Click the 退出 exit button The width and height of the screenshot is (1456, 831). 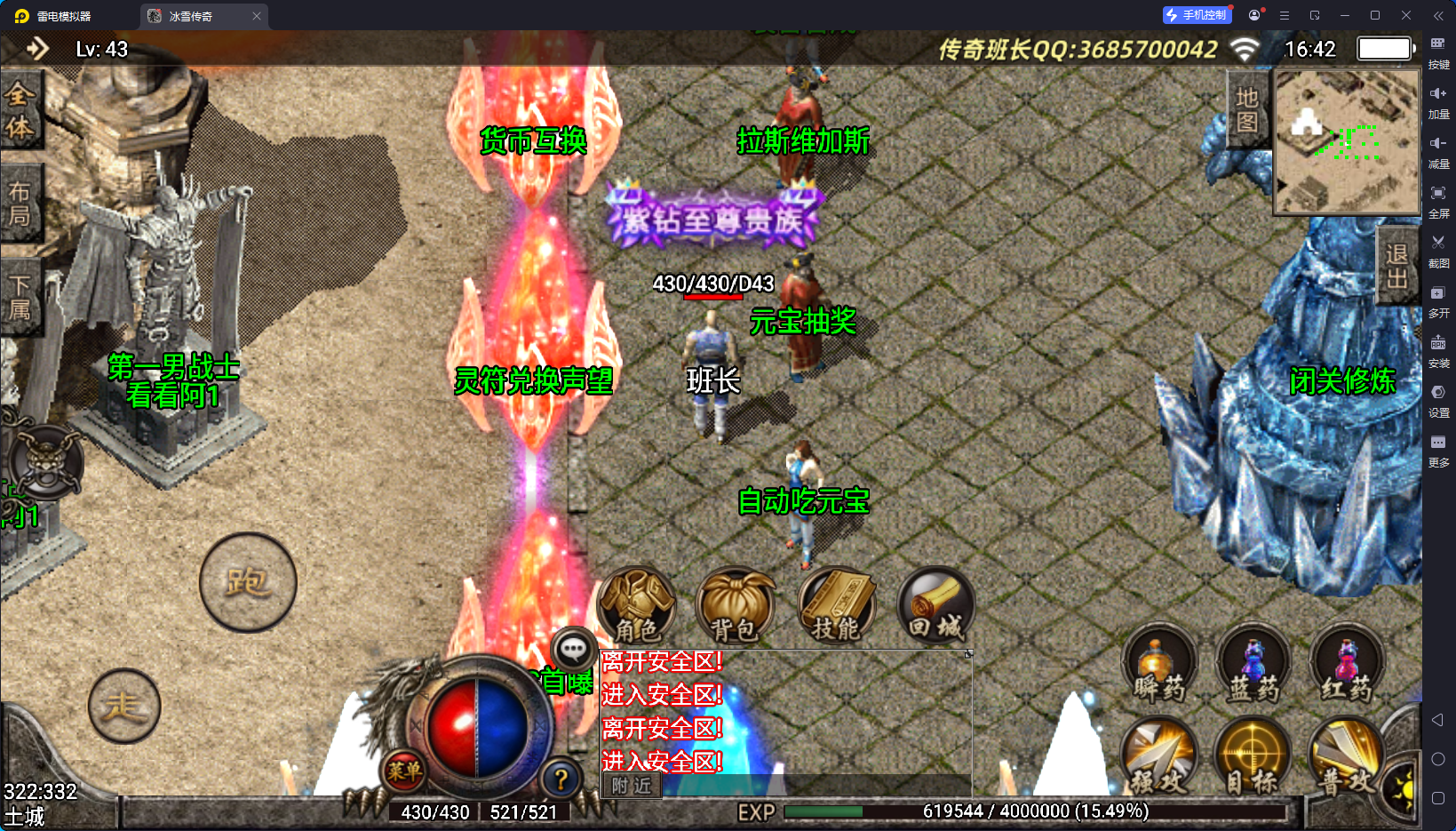coord(1396,266)
